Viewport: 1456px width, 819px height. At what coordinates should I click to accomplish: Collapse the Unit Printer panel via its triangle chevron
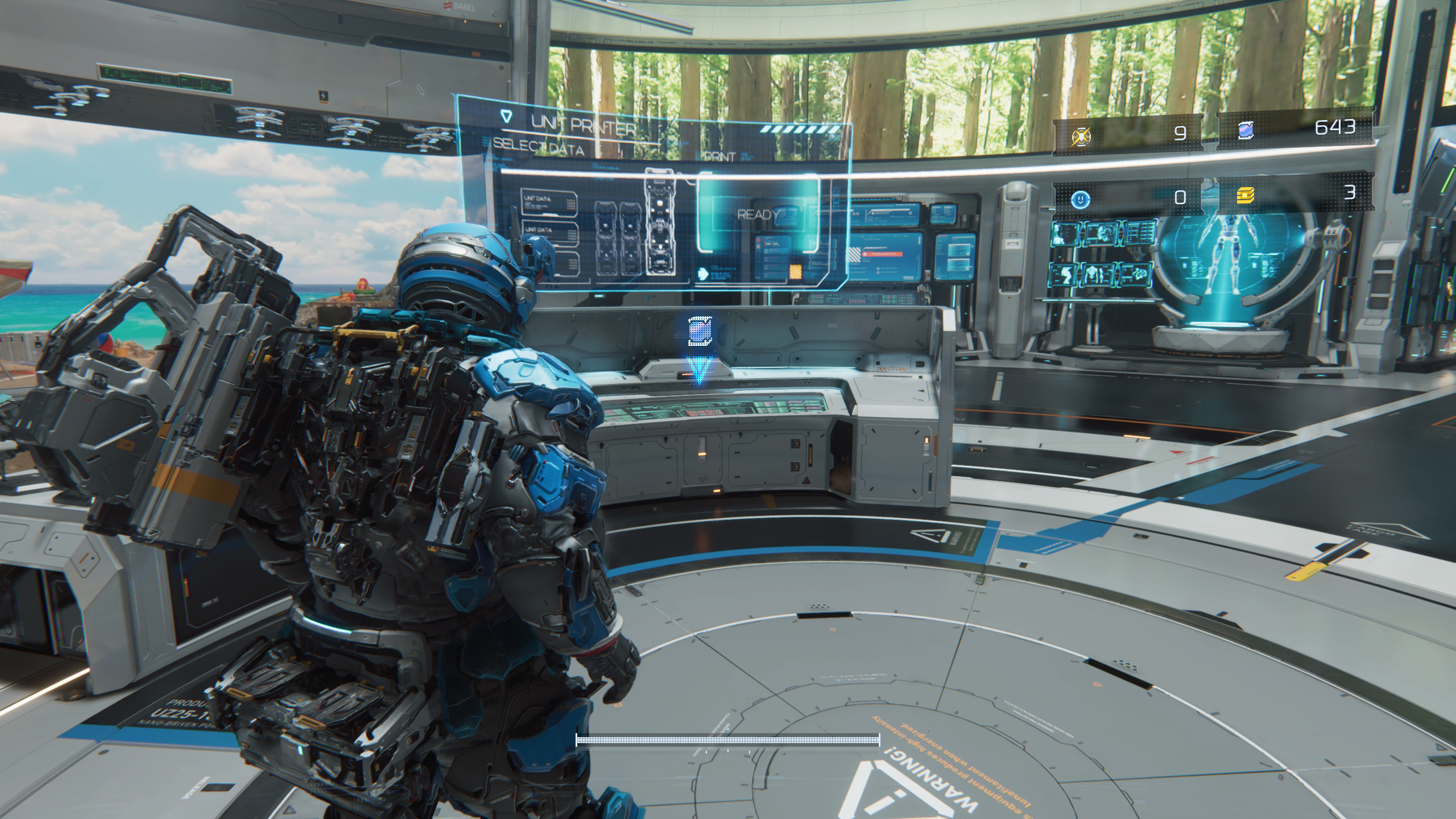(506, 116)
